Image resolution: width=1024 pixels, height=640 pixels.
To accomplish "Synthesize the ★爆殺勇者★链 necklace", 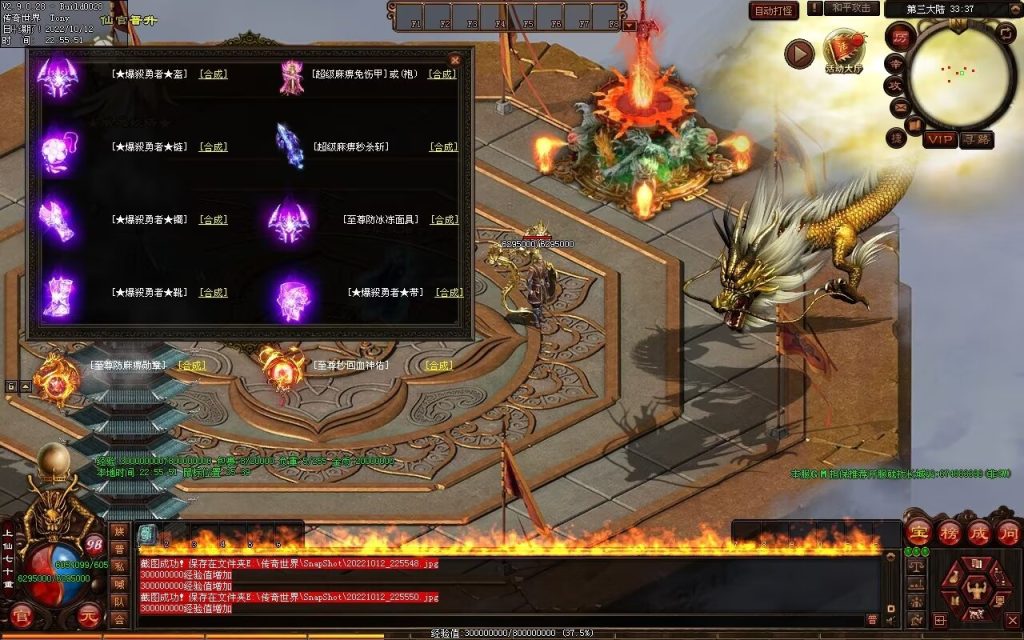I will [213, 147].
